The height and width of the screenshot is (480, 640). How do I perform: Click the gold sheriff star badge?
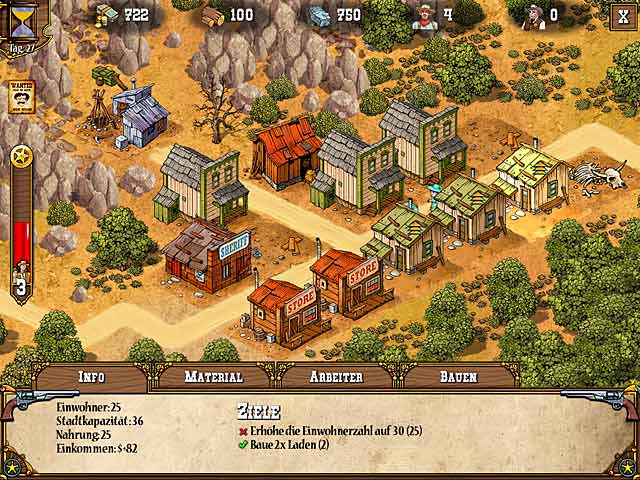click(x=21, y=157)
